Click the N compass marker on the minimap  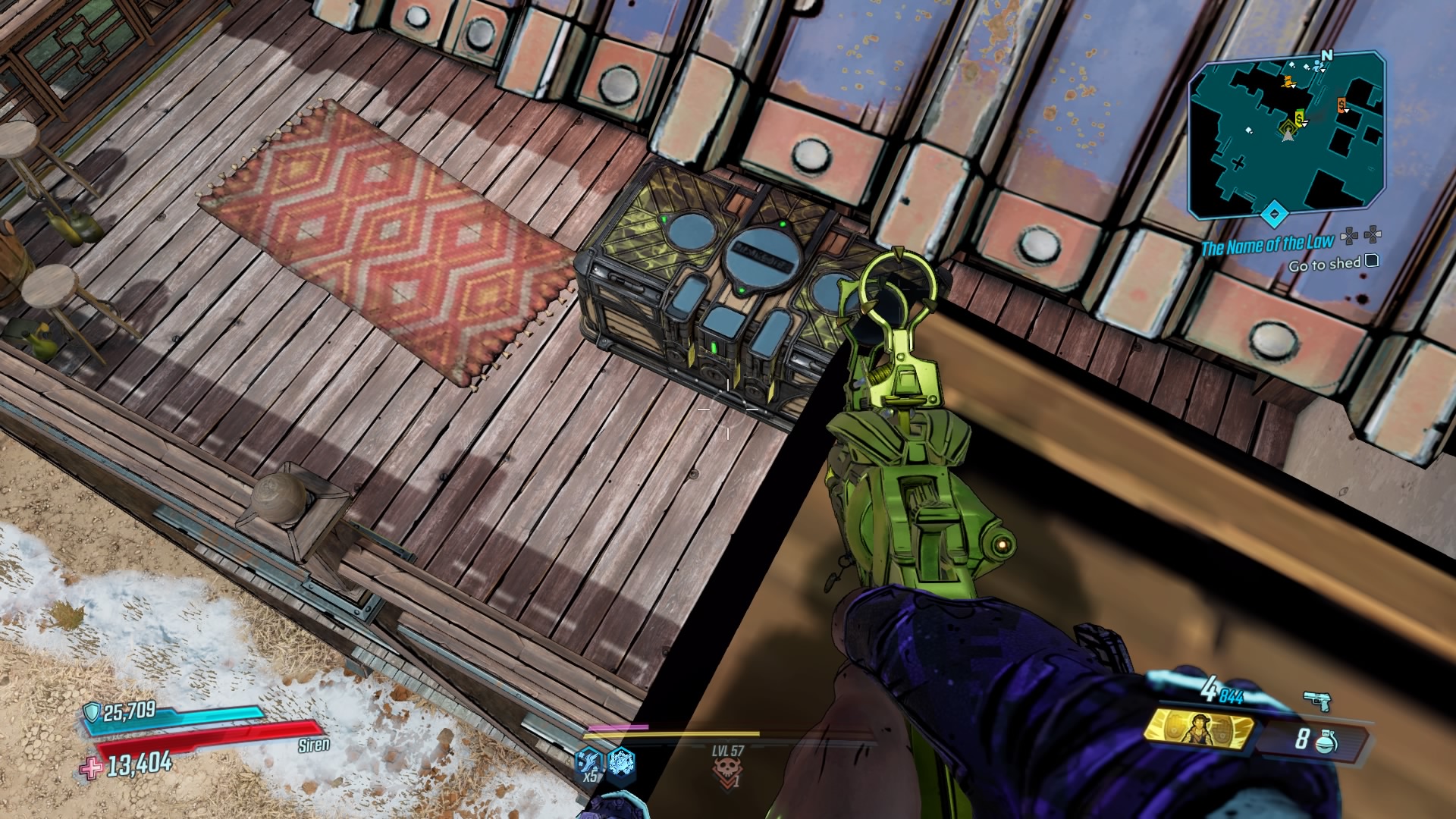[1328, 55]
